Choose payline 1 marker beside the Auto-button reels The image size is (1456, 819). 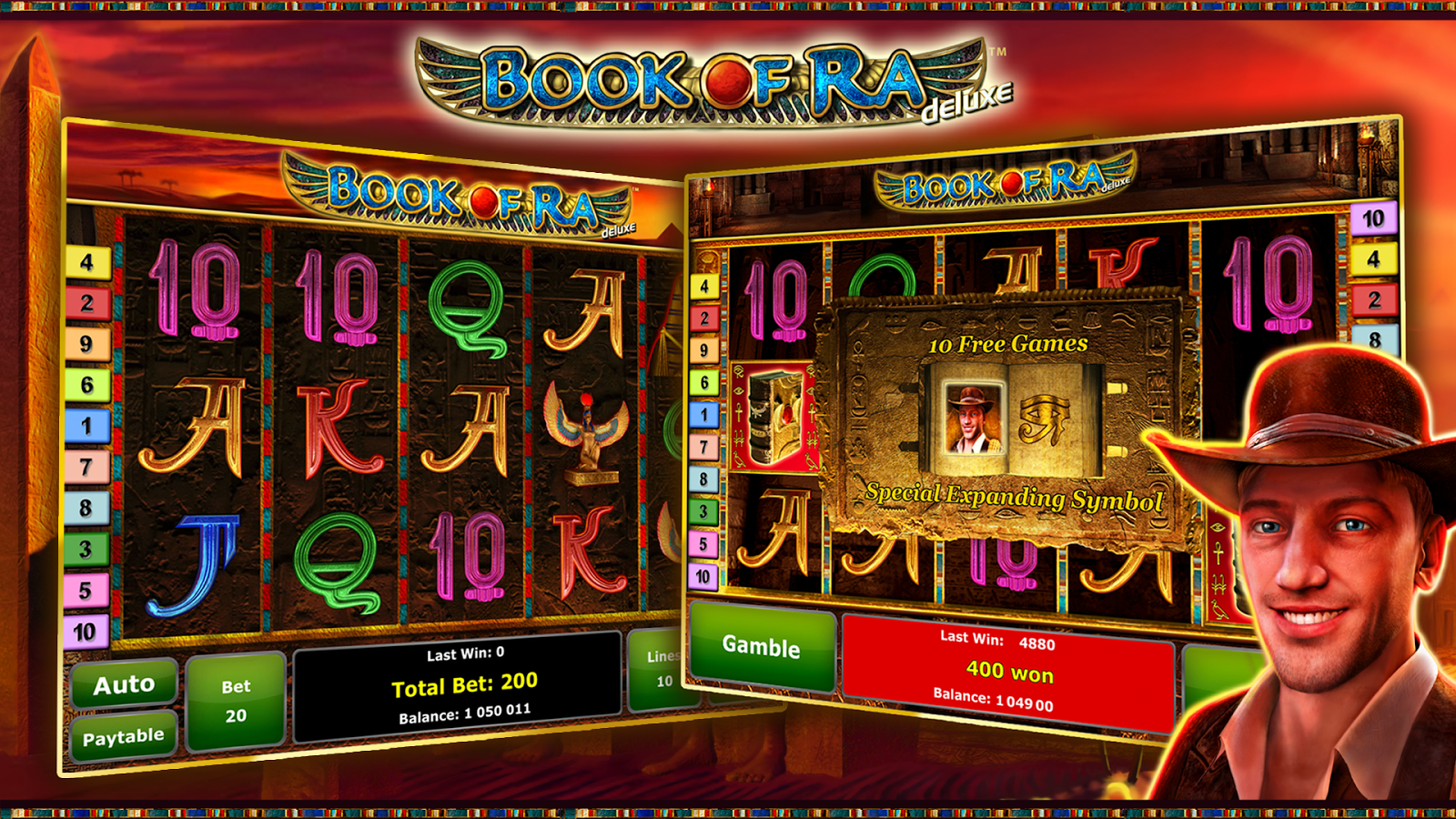click(87, 426)
